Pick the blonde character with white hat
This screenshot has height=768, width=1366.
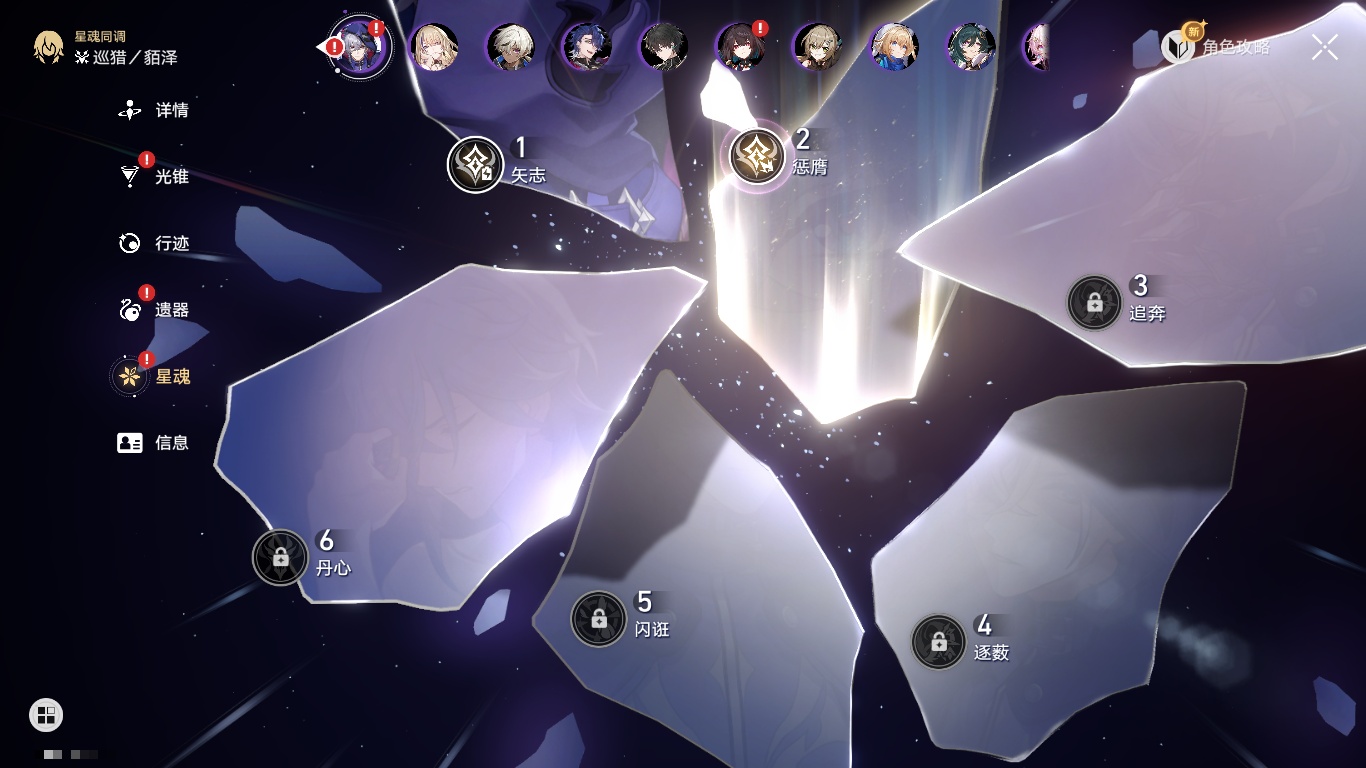[x=894, y=47]
